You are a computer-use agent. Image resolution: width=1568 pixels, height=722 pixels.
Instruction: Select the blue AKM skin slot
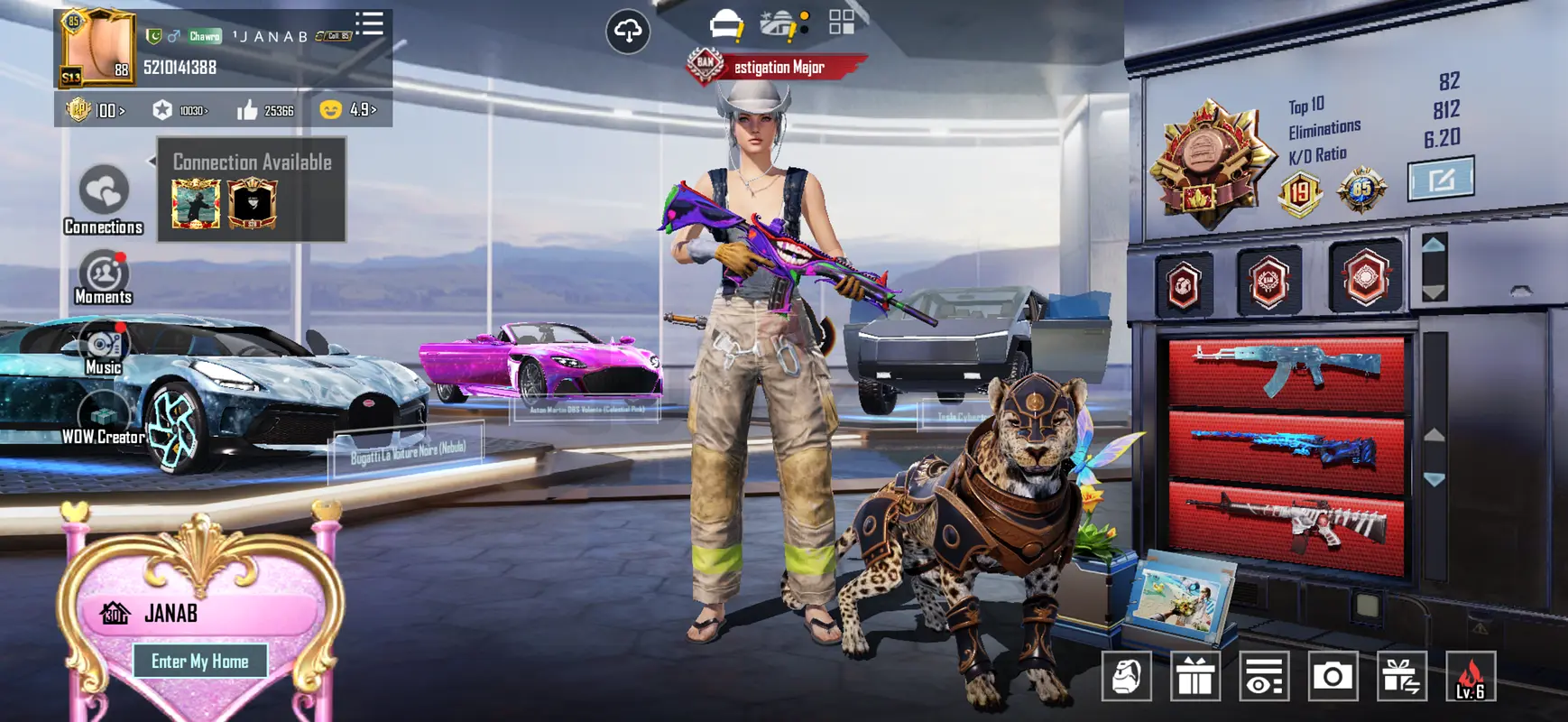(x=1287, y=370)
